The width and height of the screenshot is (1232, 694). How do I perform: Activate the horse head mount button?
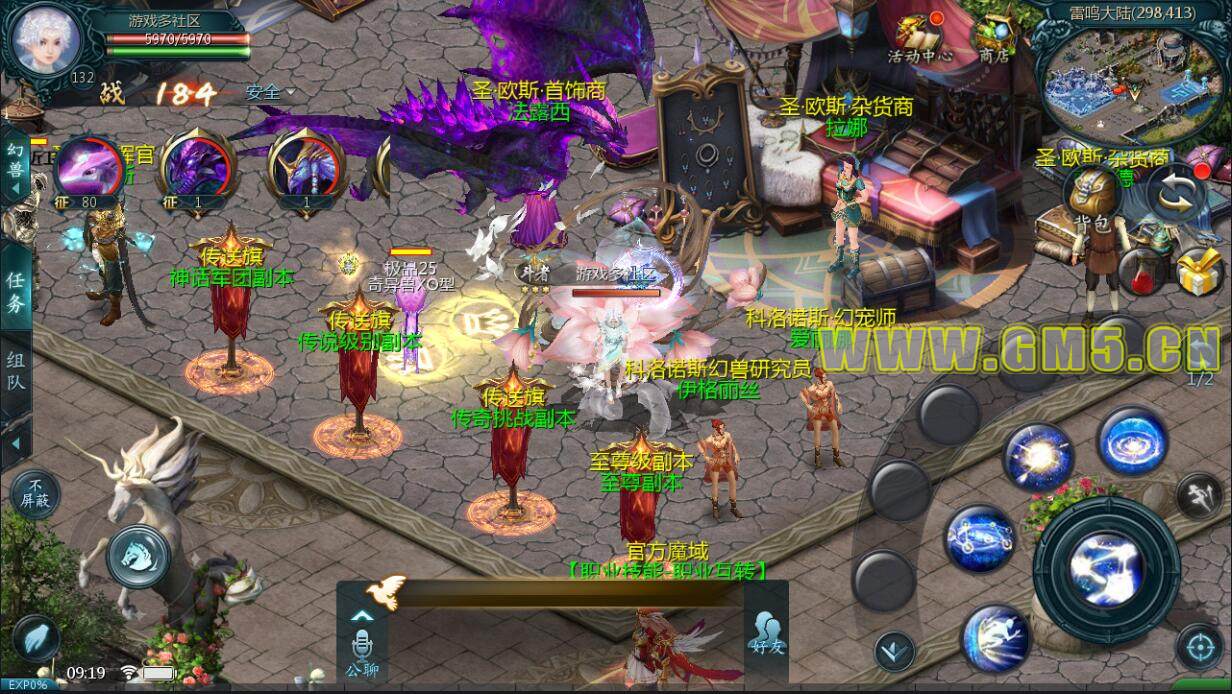point(137,555)
